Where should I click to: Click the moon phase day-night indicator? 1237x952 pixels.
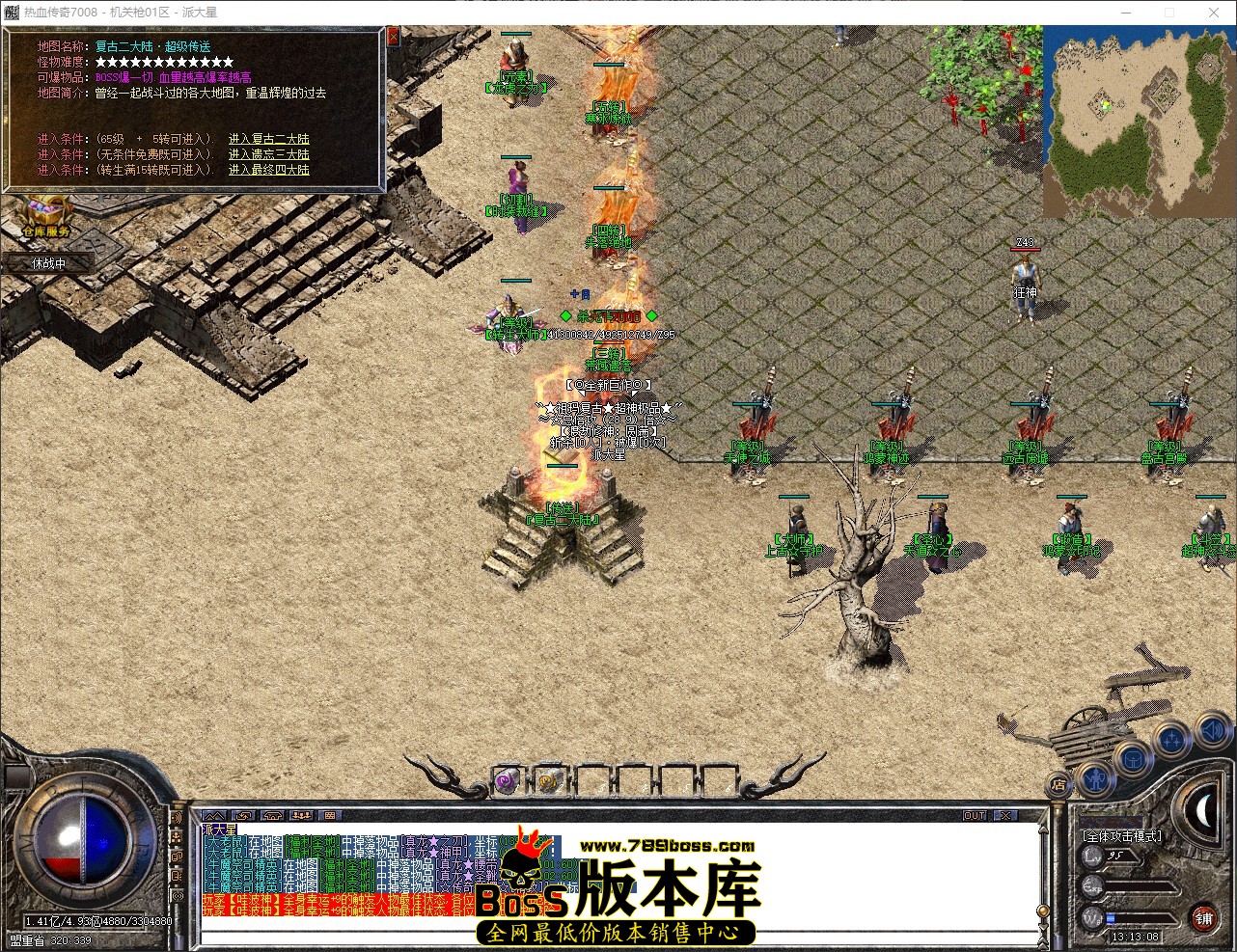pyautogui.click(x=1204, y=808)
